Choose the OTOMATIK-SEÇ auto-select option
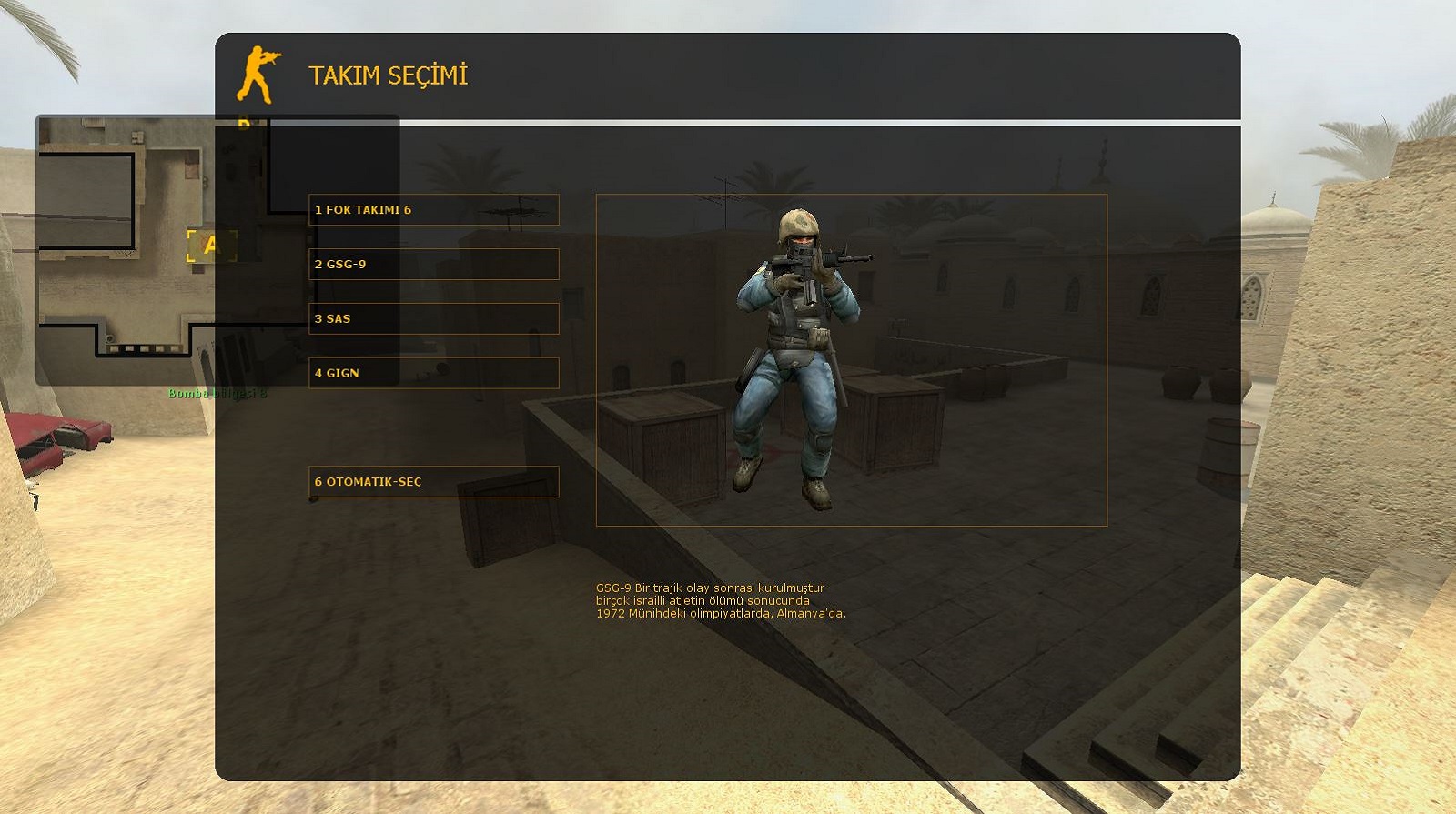 (x=433, y=482)
